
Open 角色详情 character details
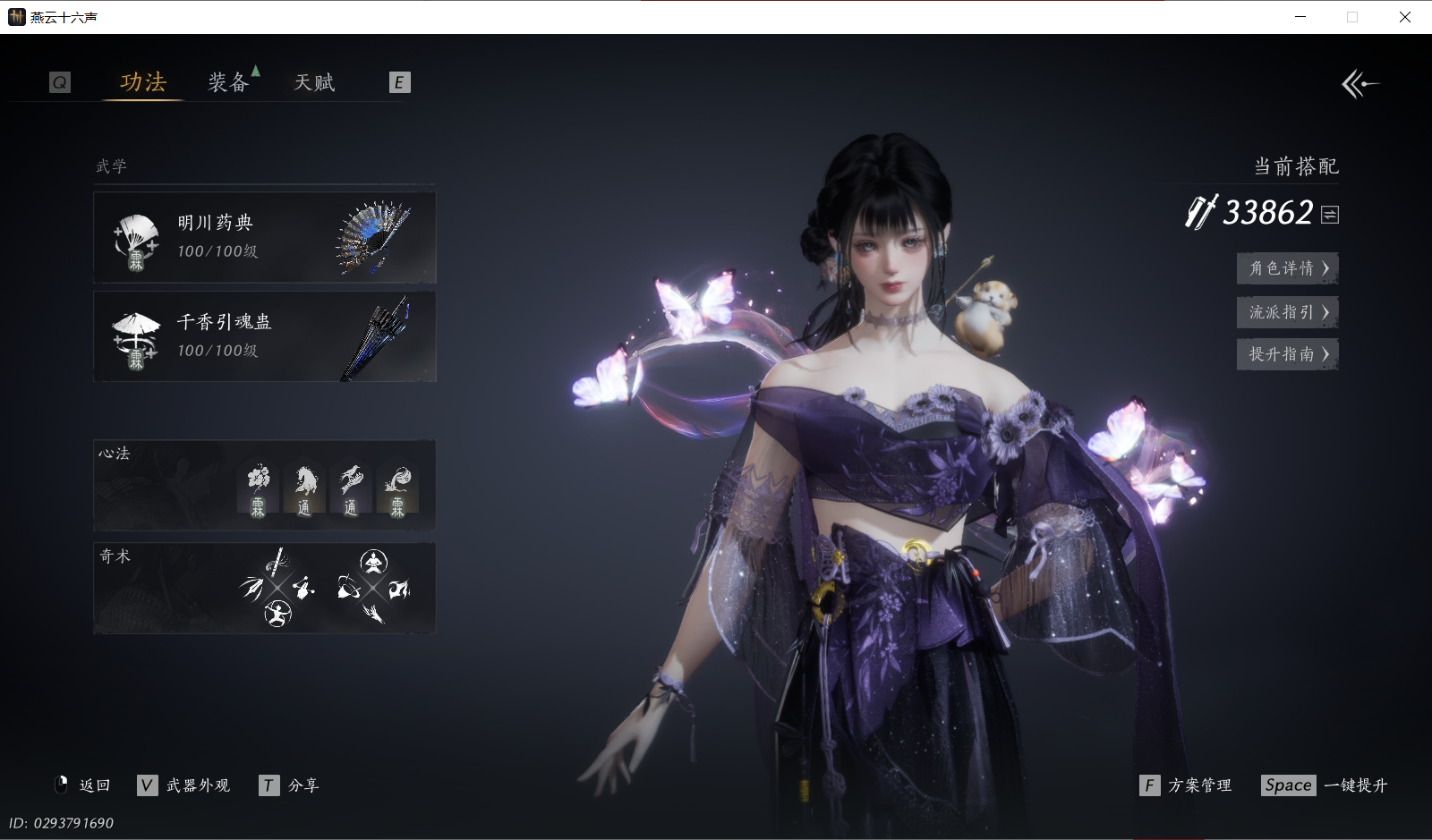1287,268
